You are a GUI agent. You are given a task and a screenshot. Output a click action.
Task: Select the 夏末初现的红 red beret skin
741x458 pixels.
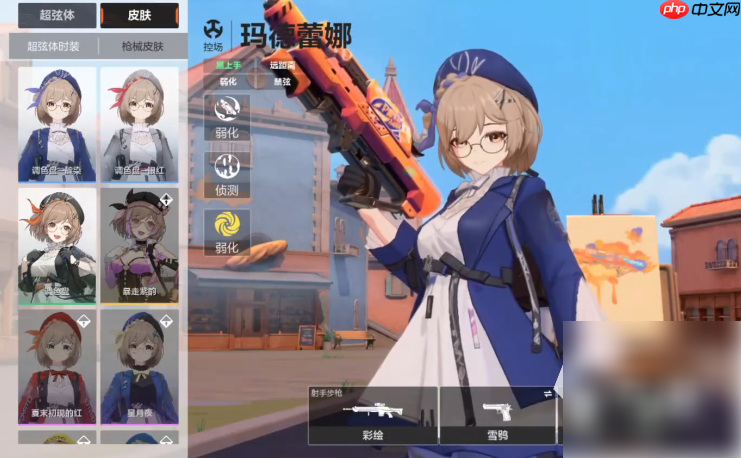(57, 366)
